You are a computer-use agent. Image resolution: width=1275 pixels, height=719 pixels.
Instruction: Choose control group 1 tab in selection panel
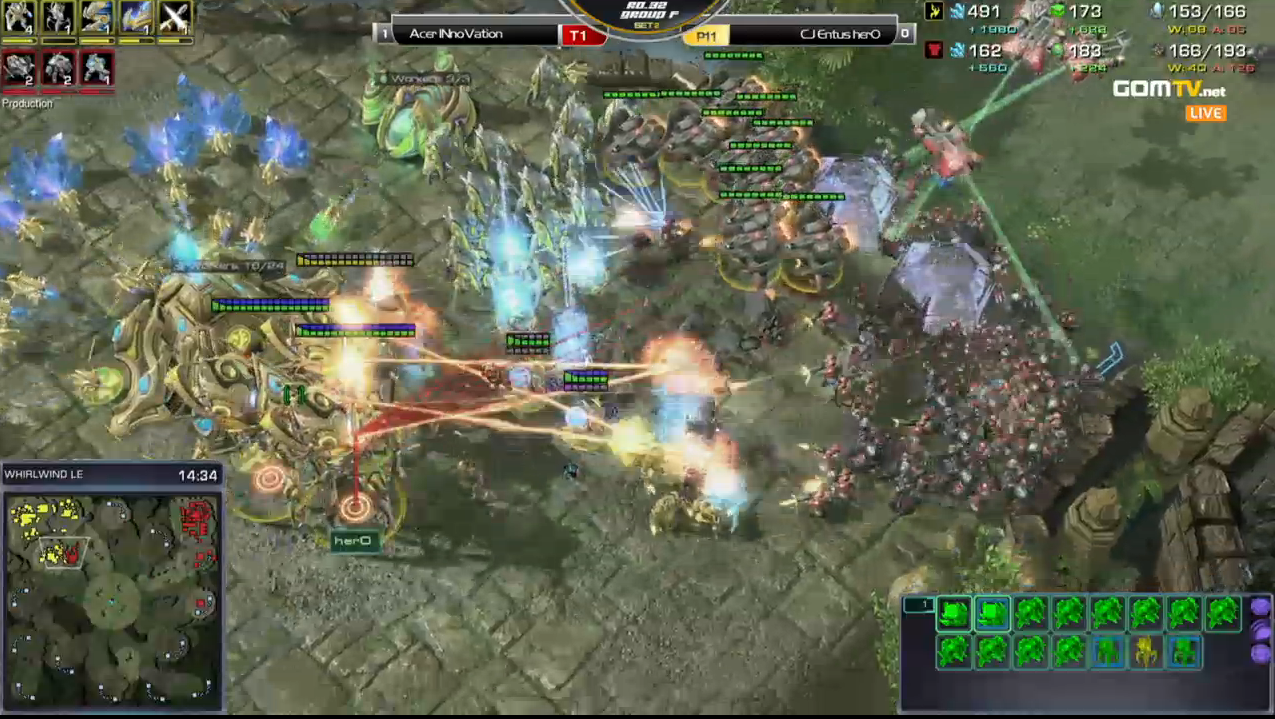(918, 605)
